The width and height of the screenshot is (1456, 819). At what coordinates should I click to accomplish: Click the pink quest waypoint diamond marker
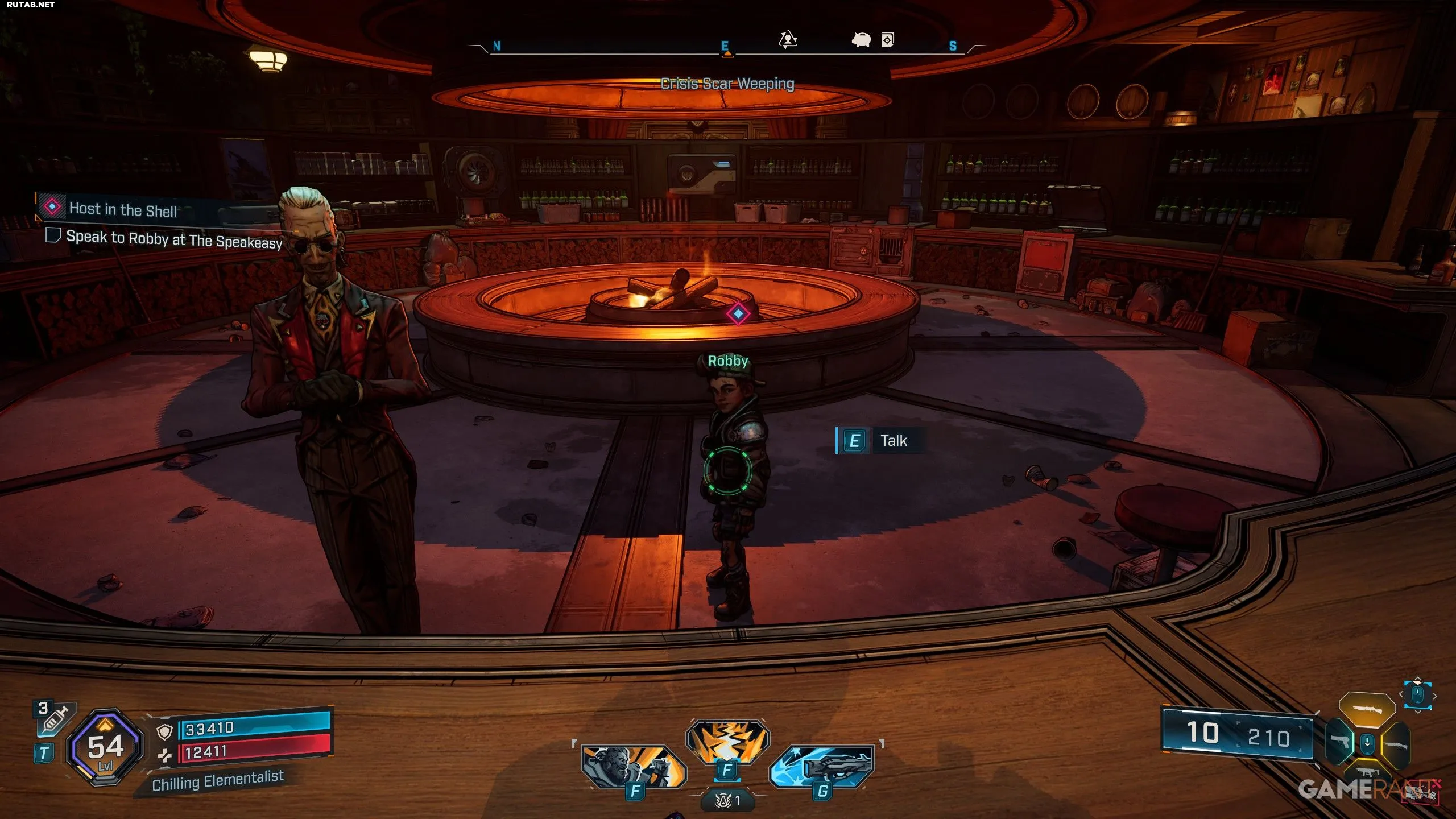click(738, 313)
